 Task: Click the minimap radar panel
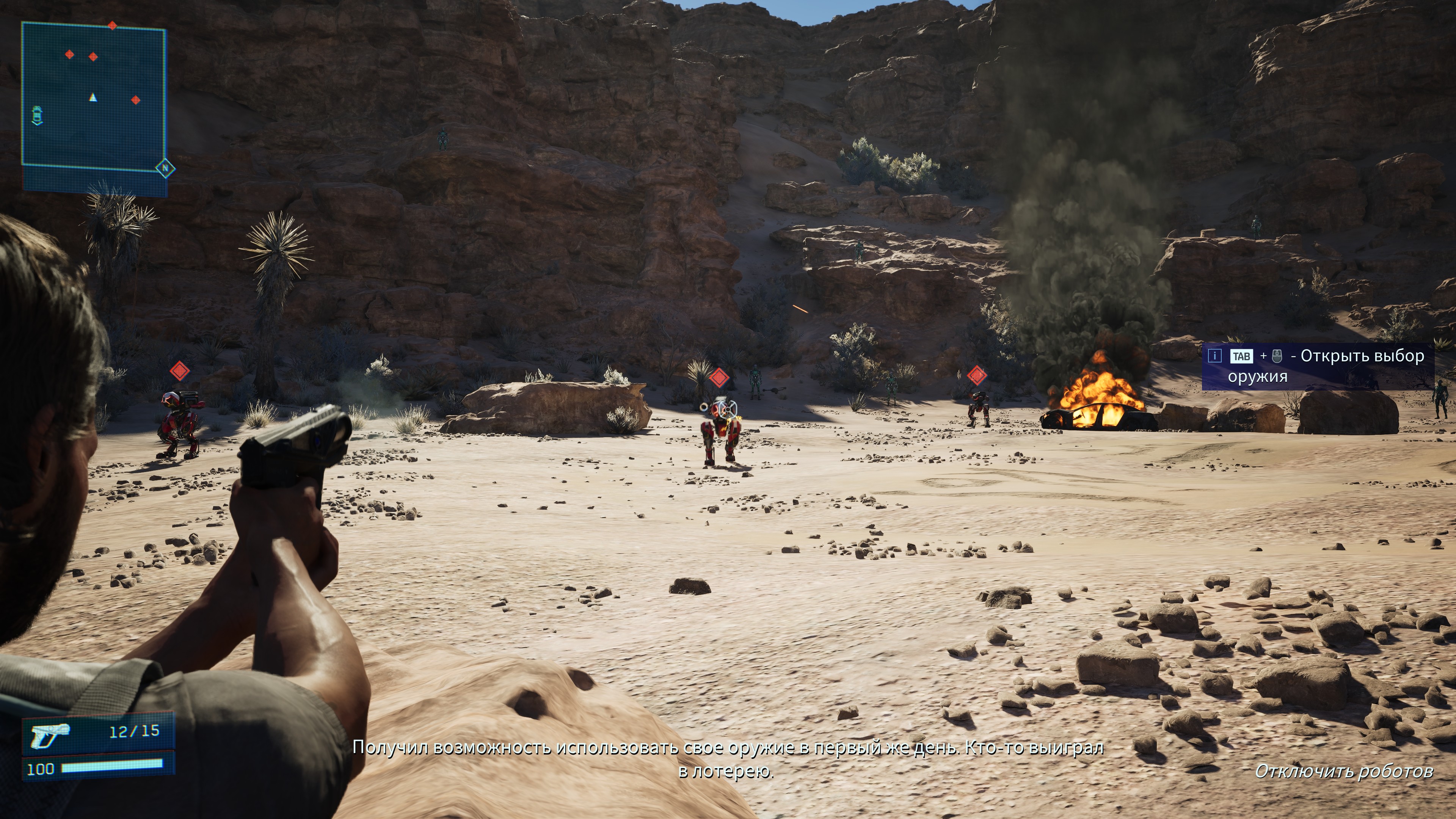[x=94, y=96]
